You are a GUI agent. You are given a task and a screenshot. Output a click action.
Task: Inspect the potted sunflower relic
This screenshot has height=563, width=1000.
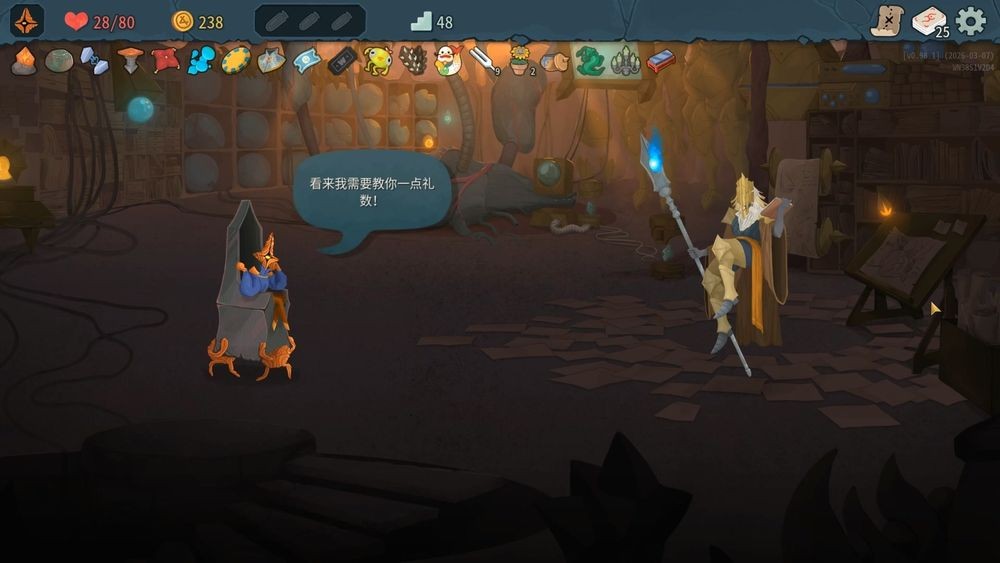519,60
